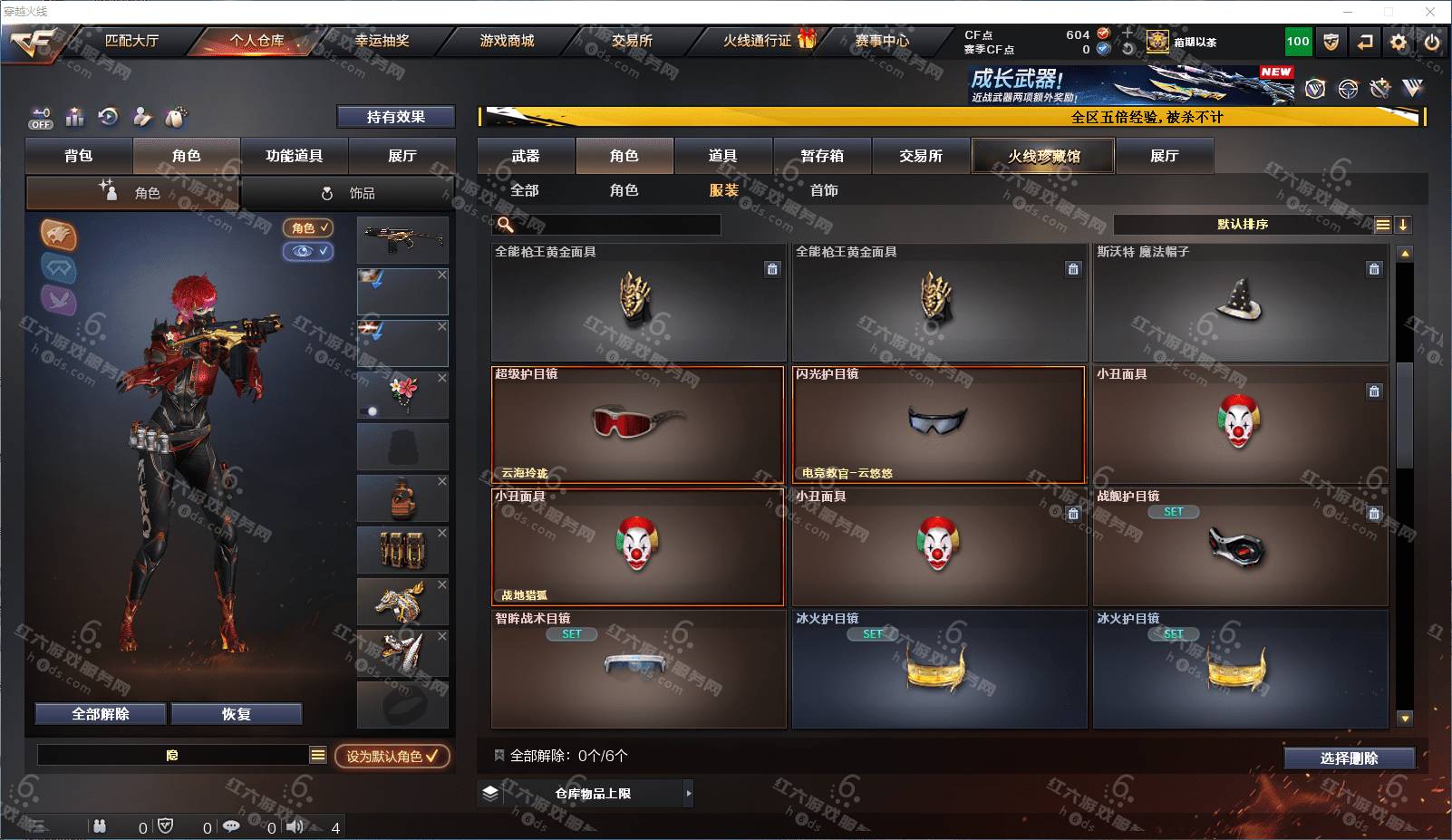
Task: Click the 全部解除 unequip all button
Action: pos(101,714)
